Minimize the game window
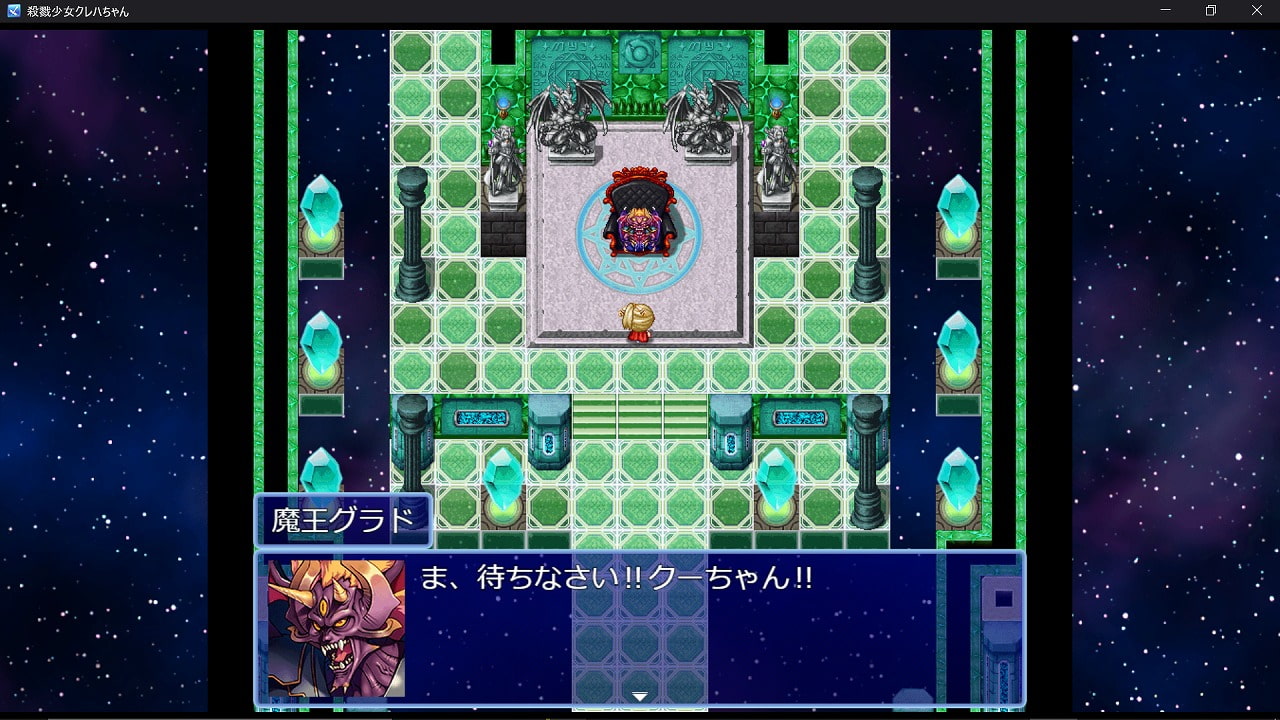 pyautogui.click(x=1165, y=11)
